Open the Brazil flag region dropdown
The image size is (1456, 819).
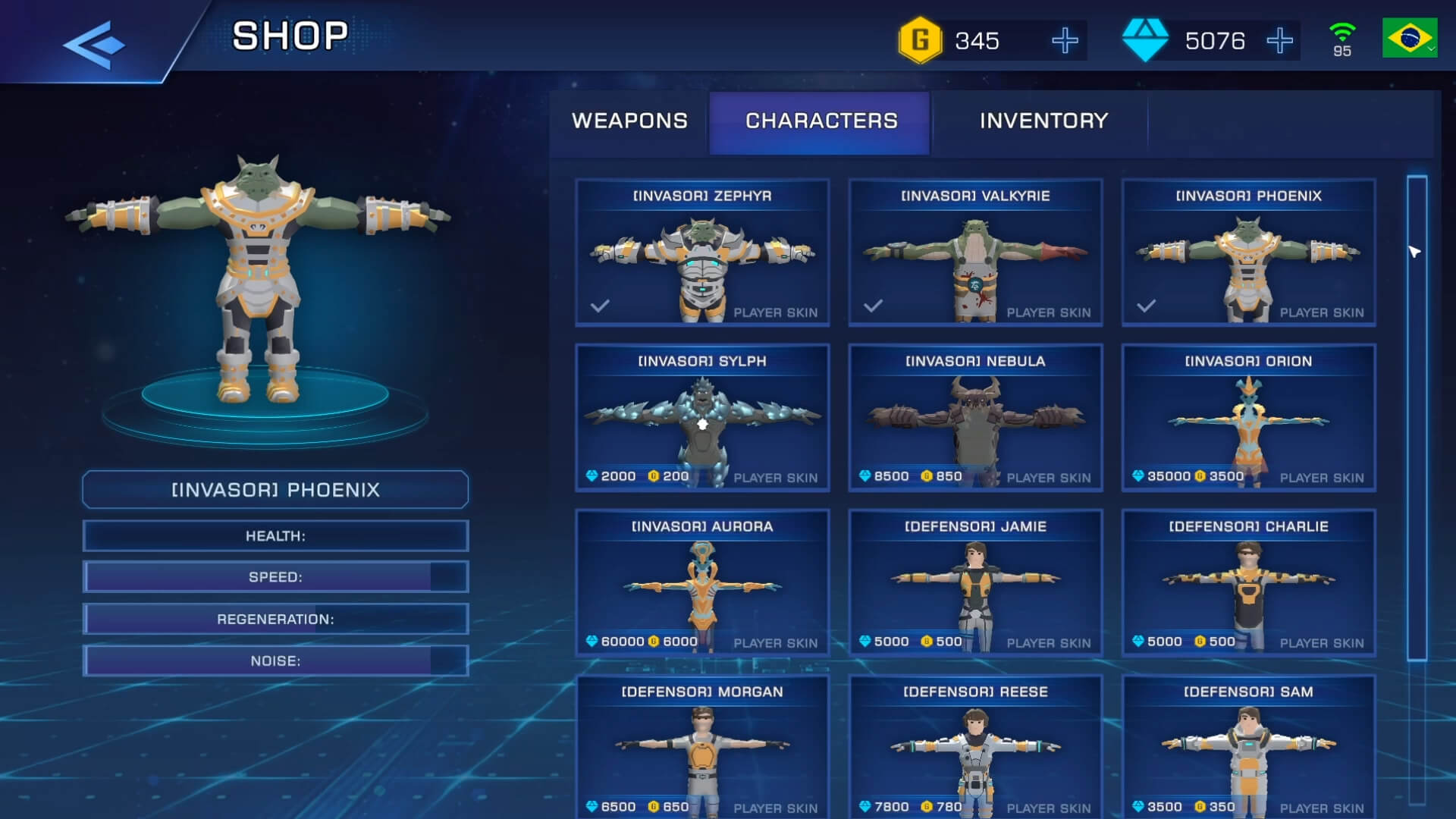tap(1409, 38)
